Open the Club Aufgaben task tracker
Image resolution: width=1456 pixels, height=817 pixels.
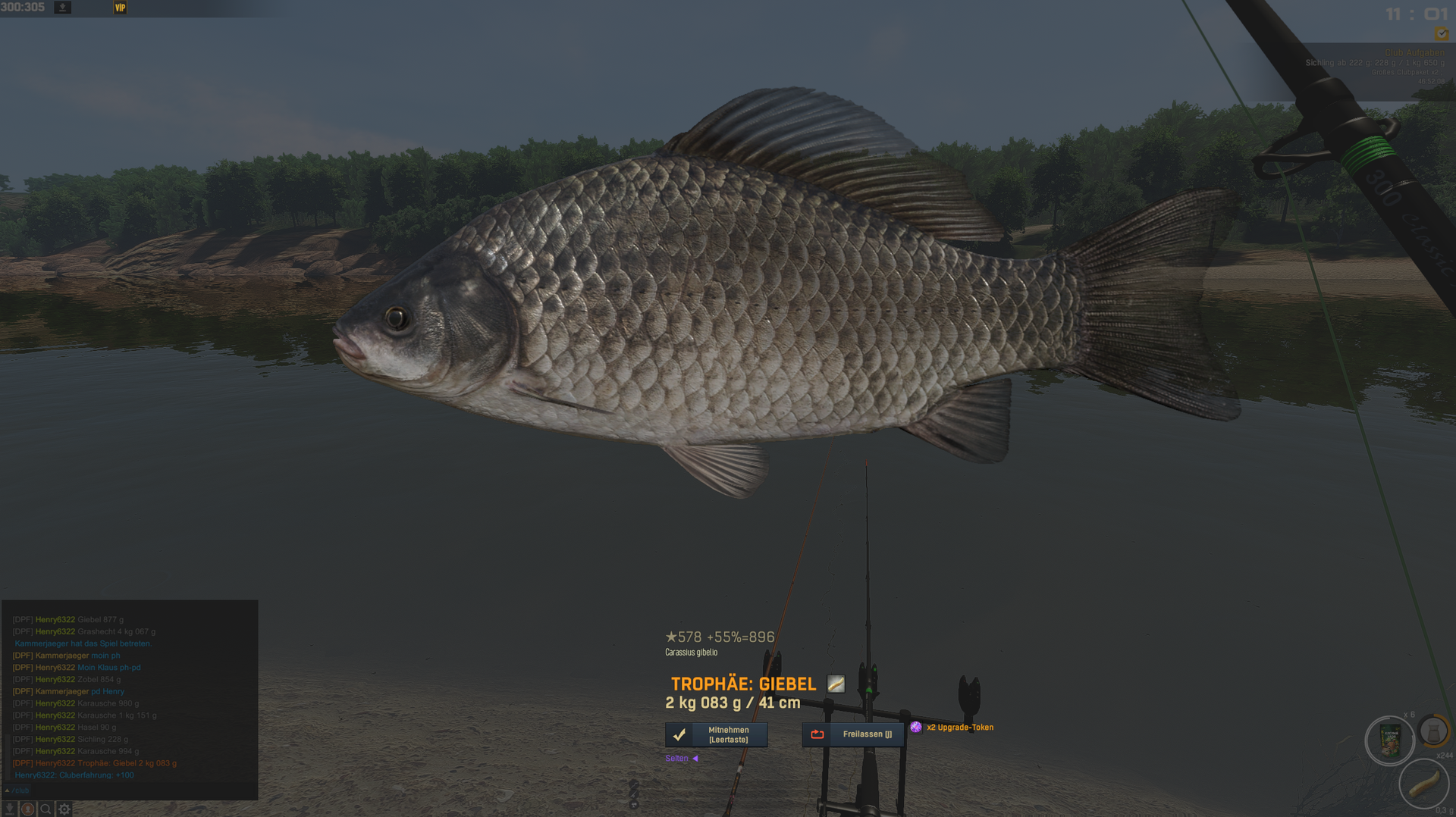pos(1414,53)
